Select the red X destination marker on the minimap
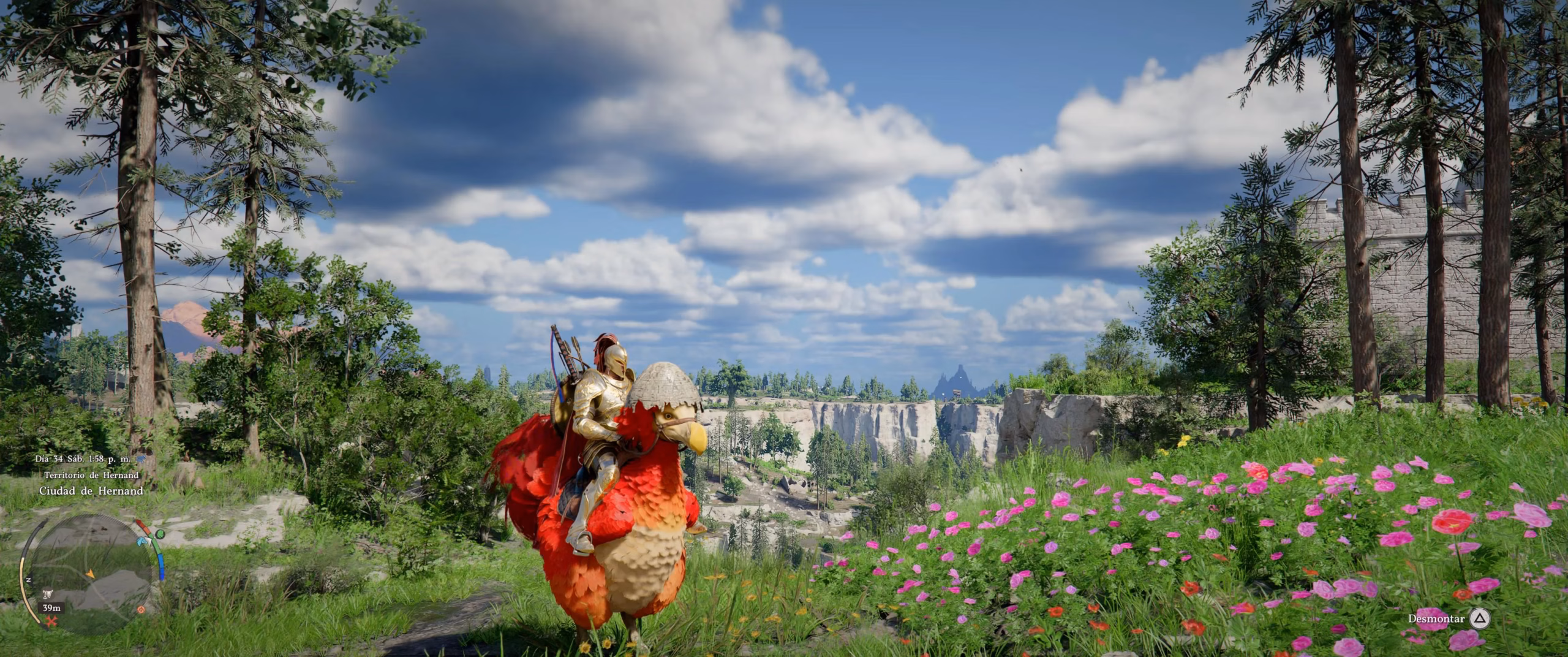1568x657 pixels. [51, 621]
